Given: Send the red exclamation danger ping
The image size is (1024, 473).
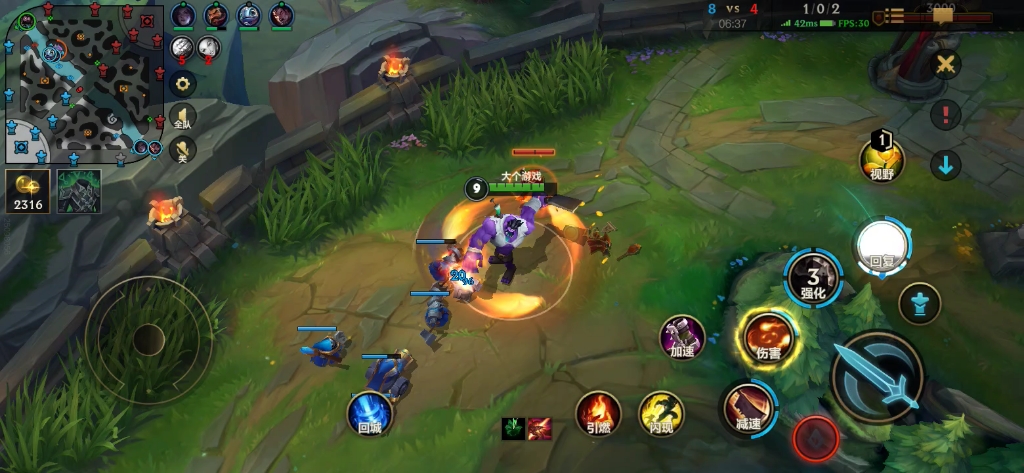Looking at the screenshot, I should [x=945, y=114].
